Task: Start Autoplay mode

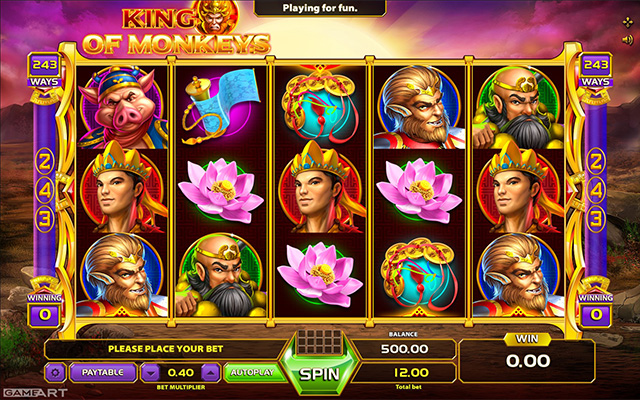Action: point(250,372)
